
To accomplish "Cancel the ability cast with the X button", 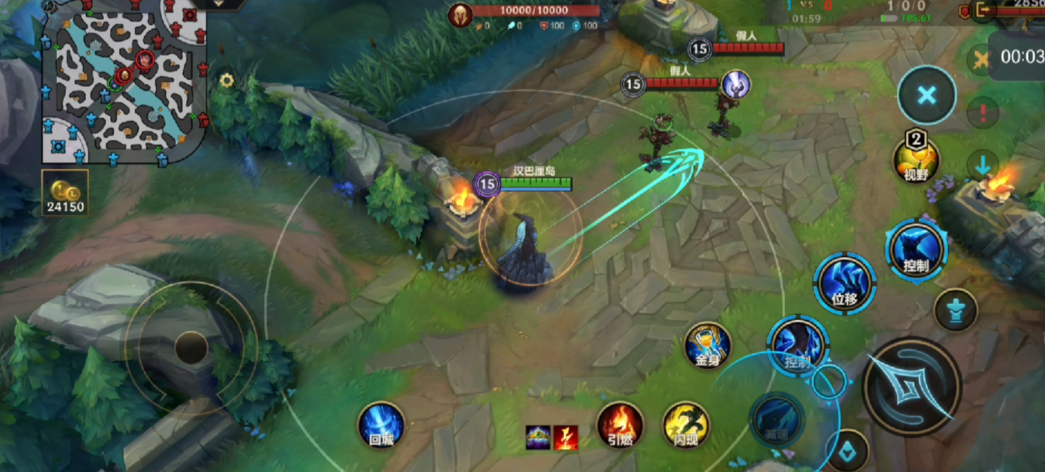I will point(927,96).
